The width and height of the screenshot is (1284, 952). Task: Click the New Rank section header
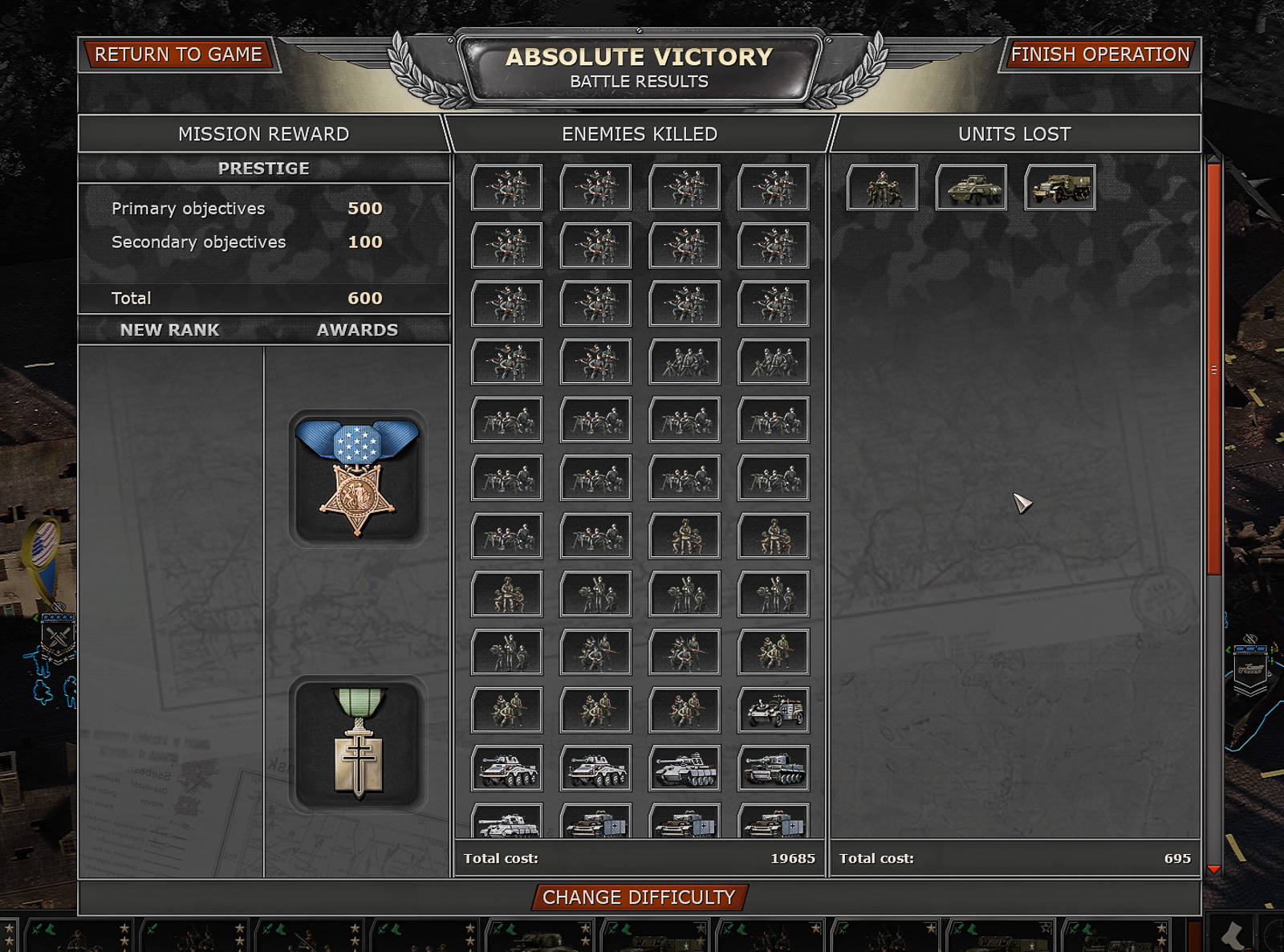pyautogui.click(x=169, y=330)
